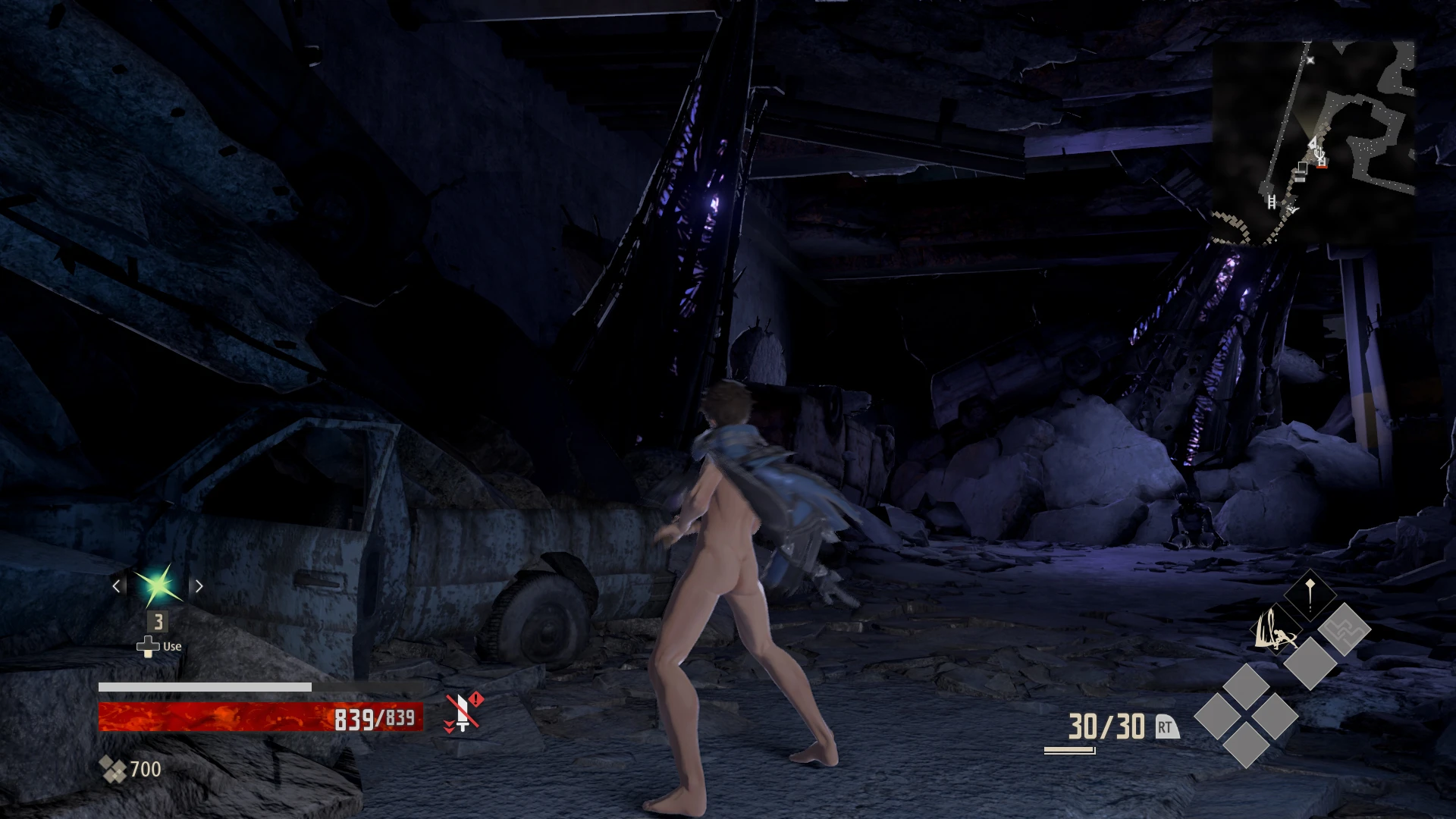Image resolution: width=1456 pixels, height=819 pixels.
Task: Click the mistle marker on the minimap
Action: pyautogui.click(x=1319, y=155)
